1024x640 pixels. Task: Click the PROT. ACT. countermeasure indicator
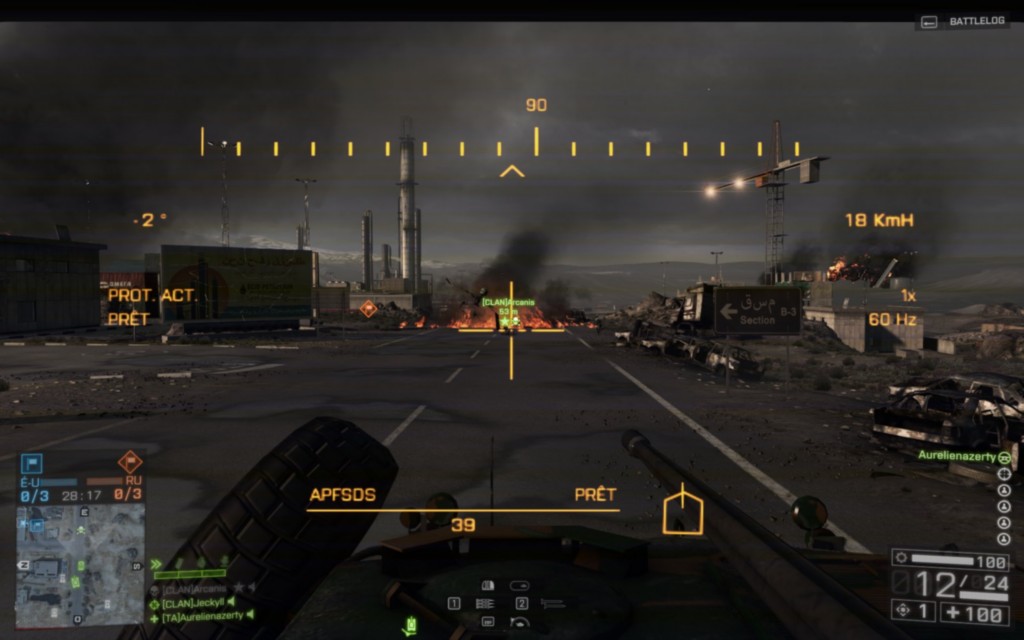(x=153, y=296)
